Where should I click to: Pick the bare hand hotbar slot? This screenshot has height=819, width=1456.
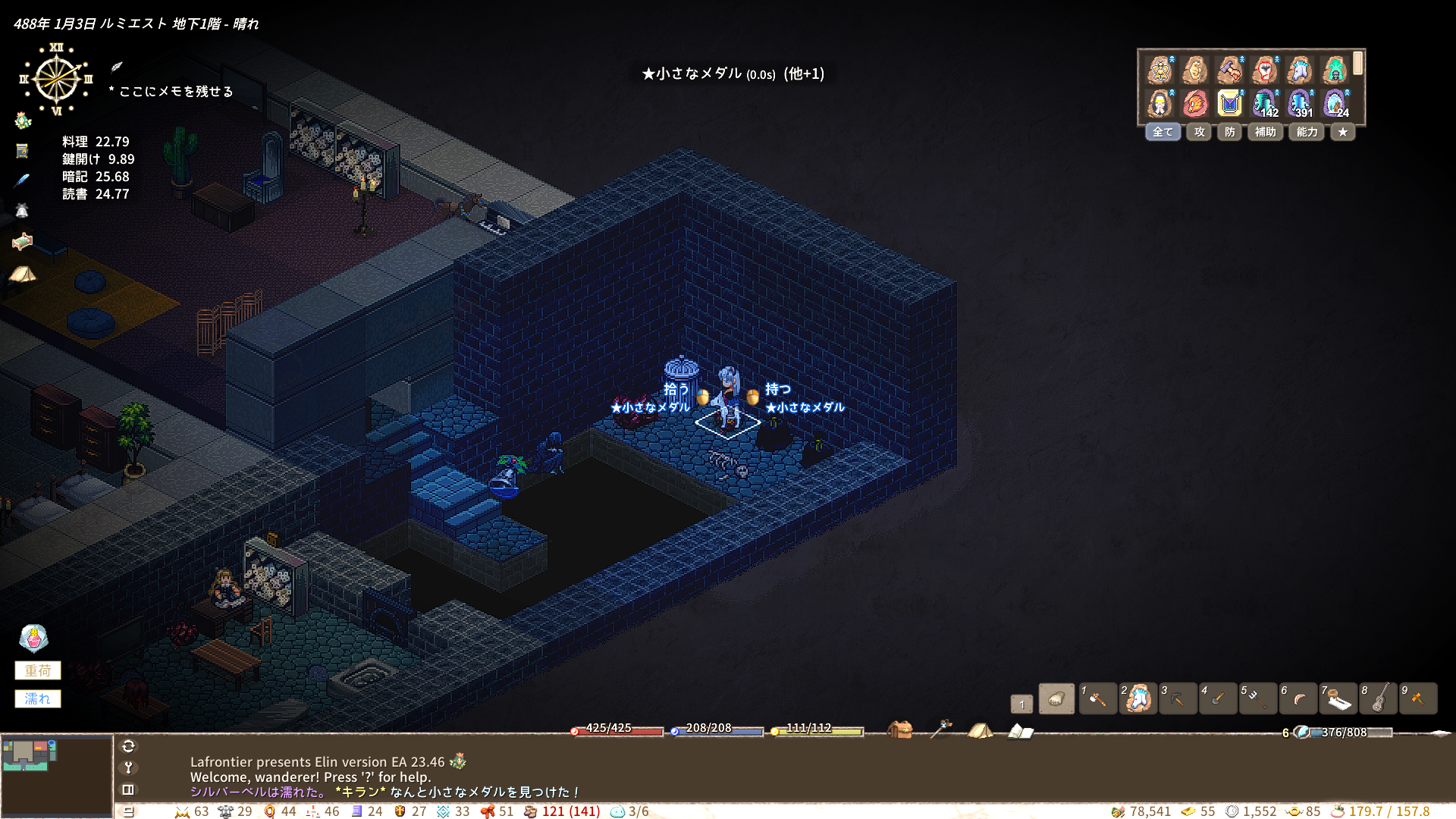(x=1056, y=699)
